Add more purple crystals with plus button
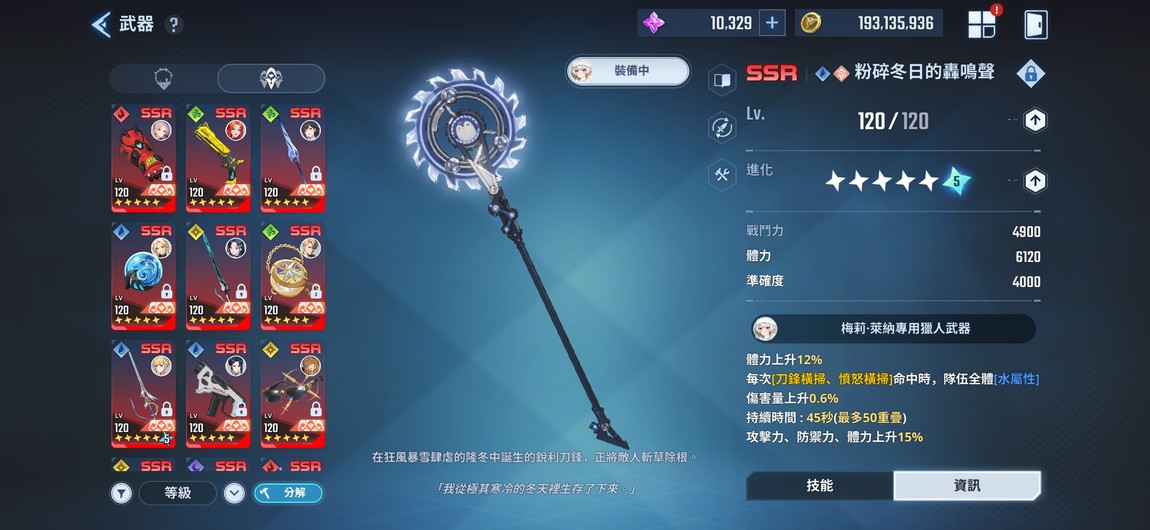This screenshot has width=1150, height=530. click(x=772, y=23)
